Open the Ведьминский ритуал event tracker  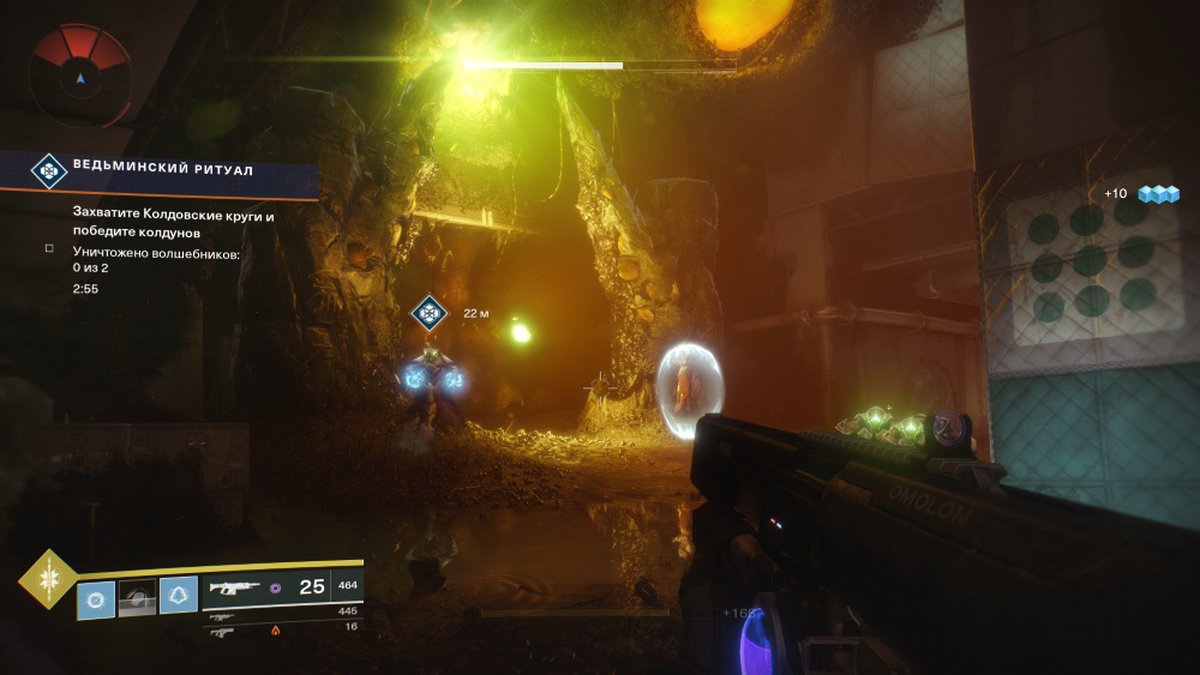pos(160,171)
